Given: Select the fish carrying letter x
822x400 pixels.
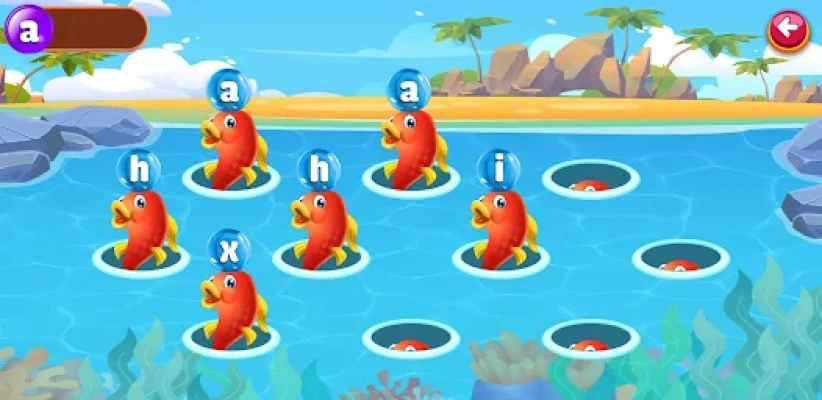Looking at the screenshot, I should click(x=232, y=304).
